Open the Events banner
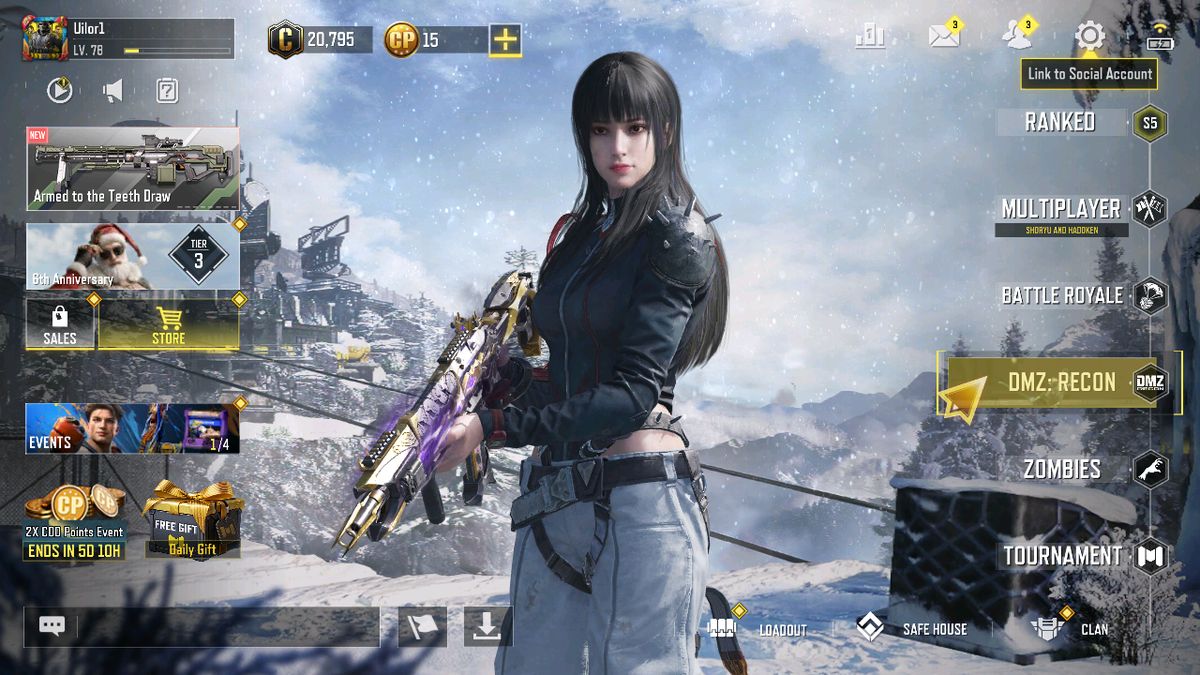This screenshot has height=675, width=1200. tap(133, 428)
